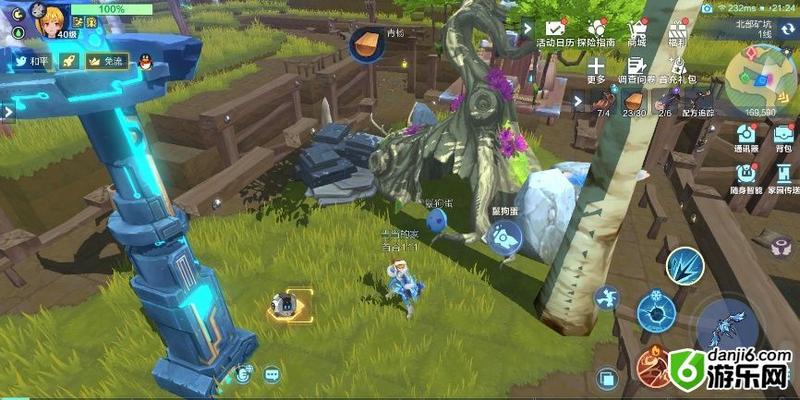Open the 活动日历 activity calendar
The width and height of the screenshot is (800, 400).
(x=558, y=33)
